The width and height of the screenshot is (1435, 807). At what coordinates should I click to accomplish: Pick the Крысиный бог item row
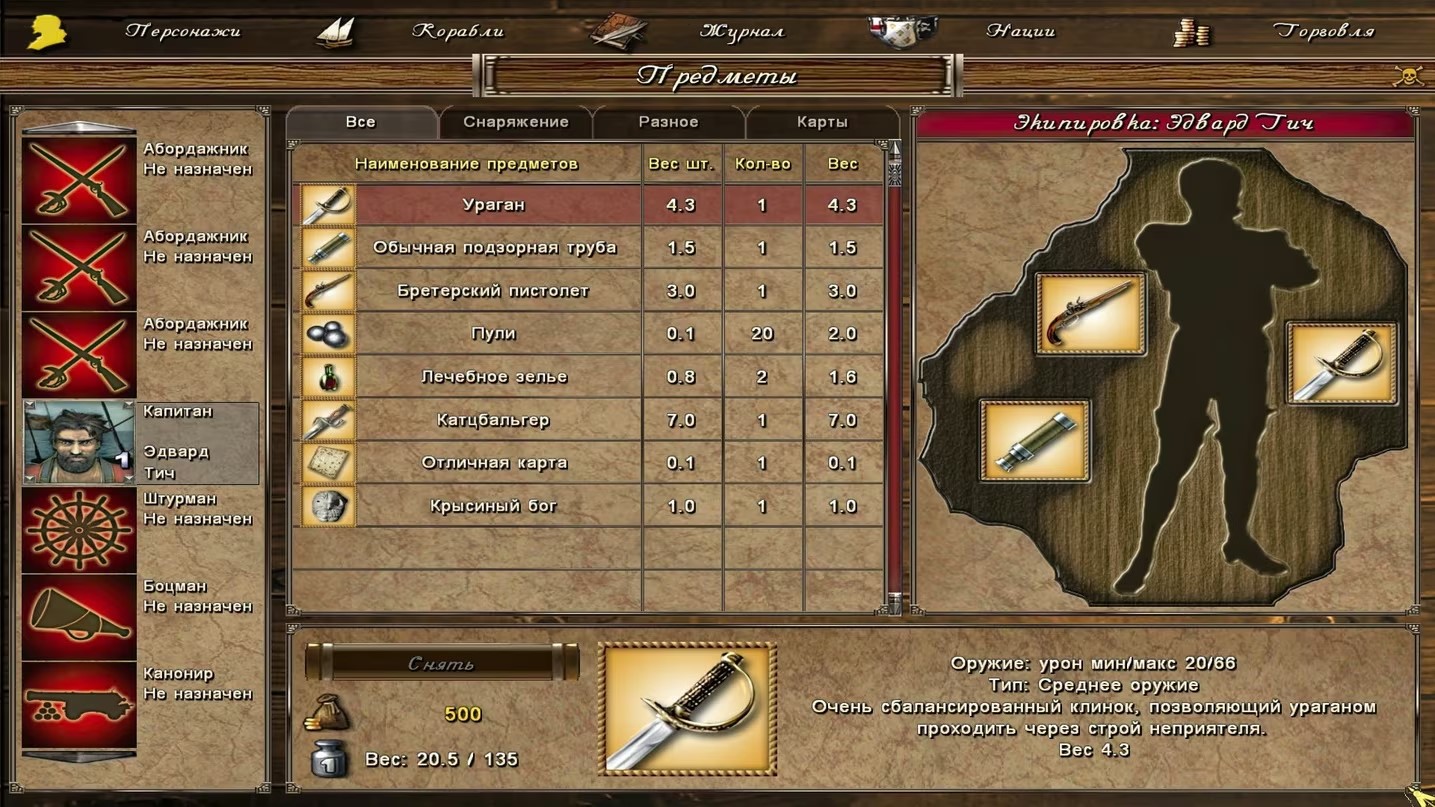494,506
